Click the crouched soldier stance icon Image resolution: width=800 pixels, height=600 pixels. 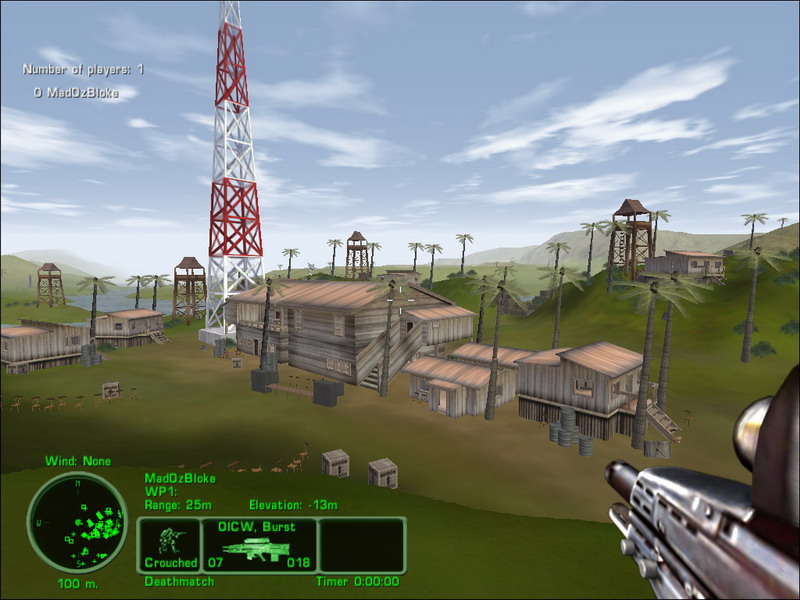point(170,543)
